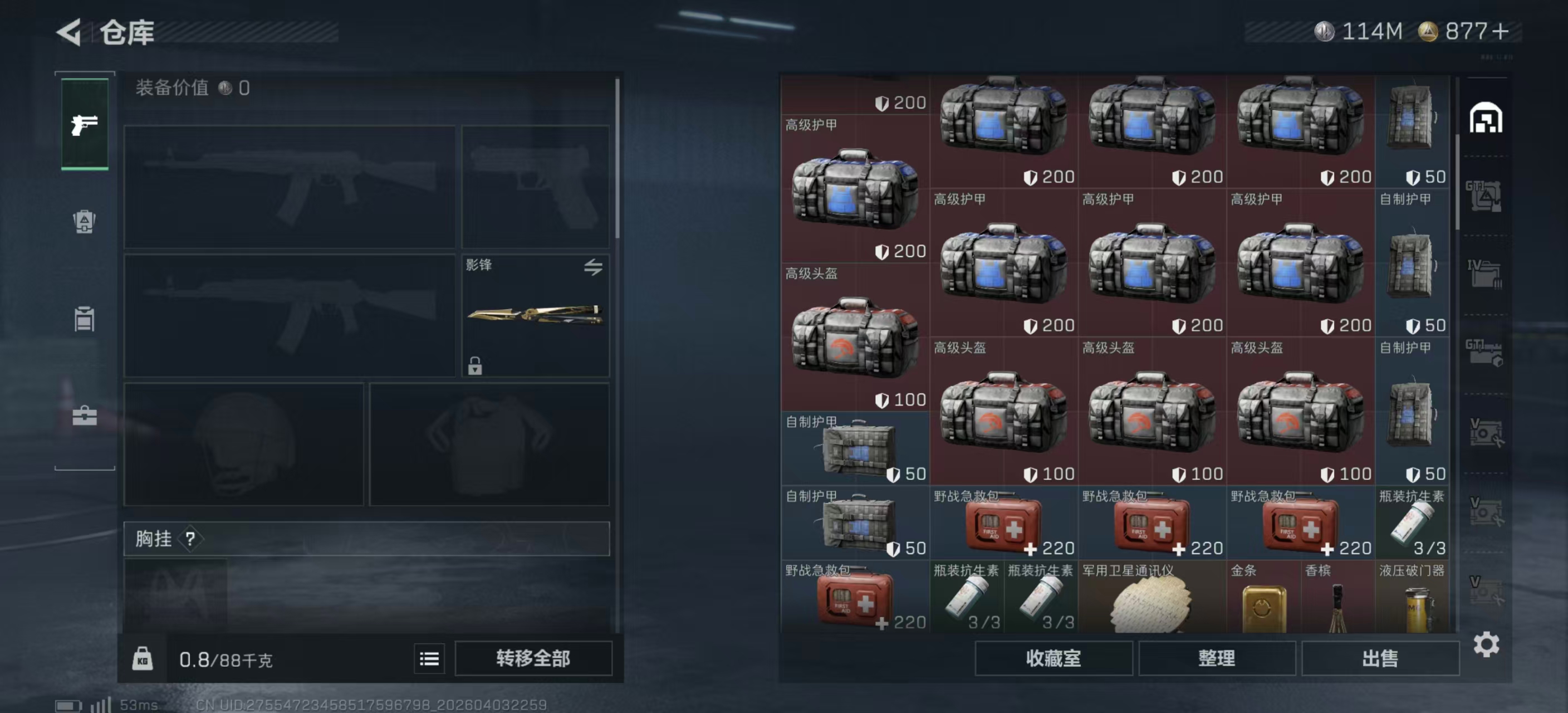Go back from the 仓库 warehouse screen

tap(70, 32)
